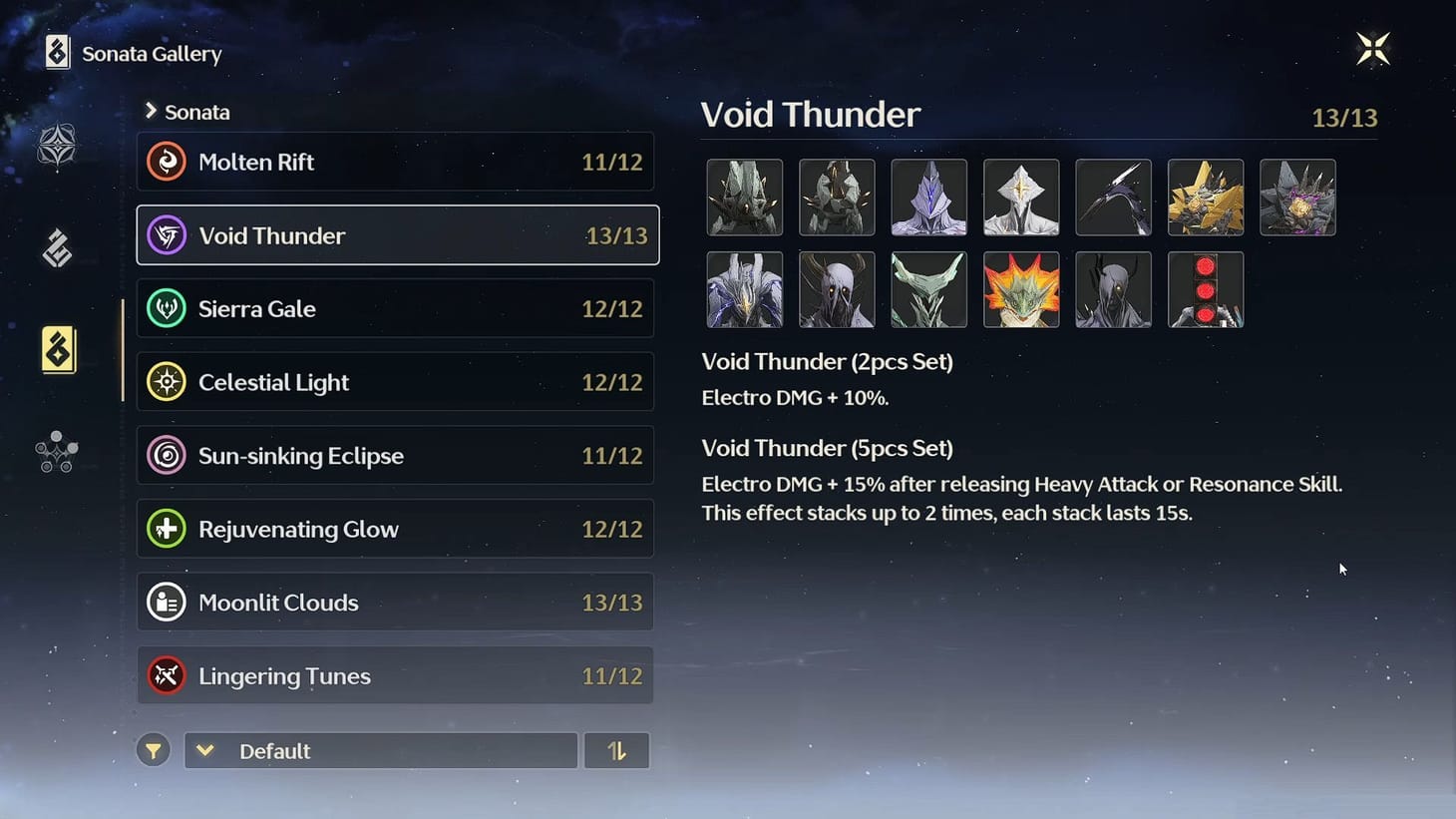Click Rejuvenating Glow's green cross icon
1456x819 pixels.
tap(167, 529)
